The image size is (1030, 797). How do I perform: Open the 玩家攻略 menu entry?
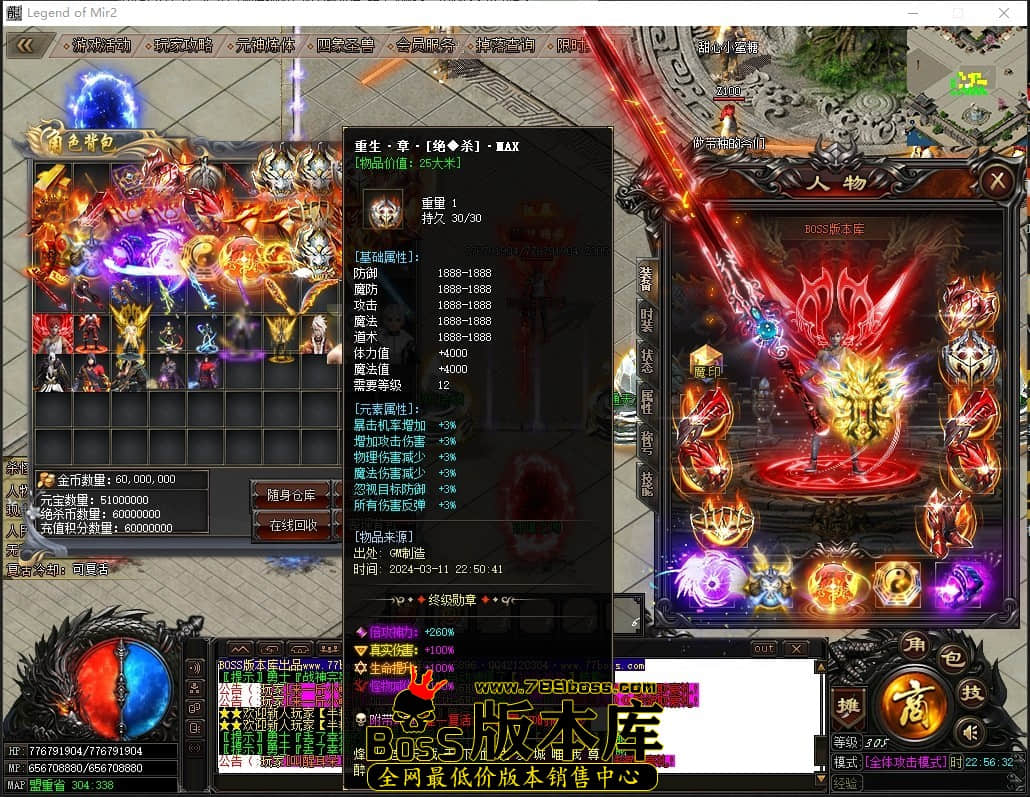pos(183,46)
